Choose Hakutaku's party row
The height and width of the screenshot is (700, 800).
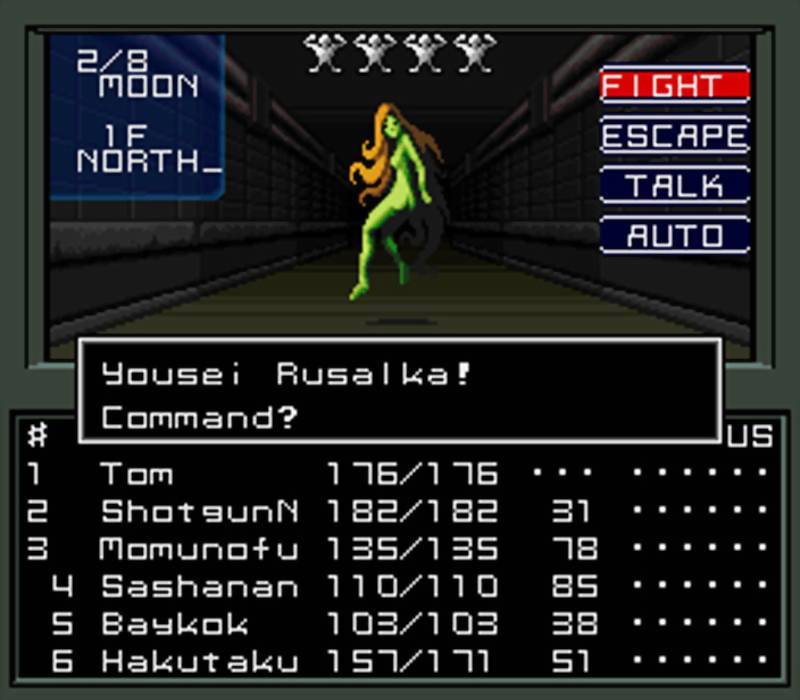coord(199,661)
